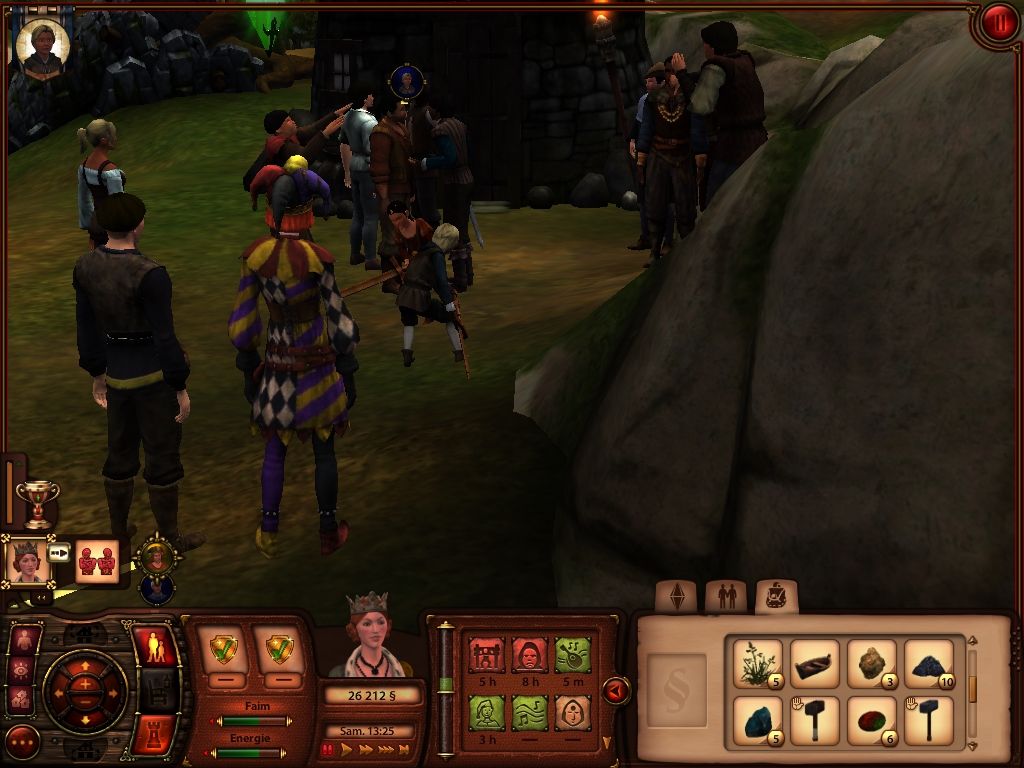Image resolution: width=1024 pixels, height=768 pixels.
Task: Pause the game with the red pause bars
Action: click(327, 749)
